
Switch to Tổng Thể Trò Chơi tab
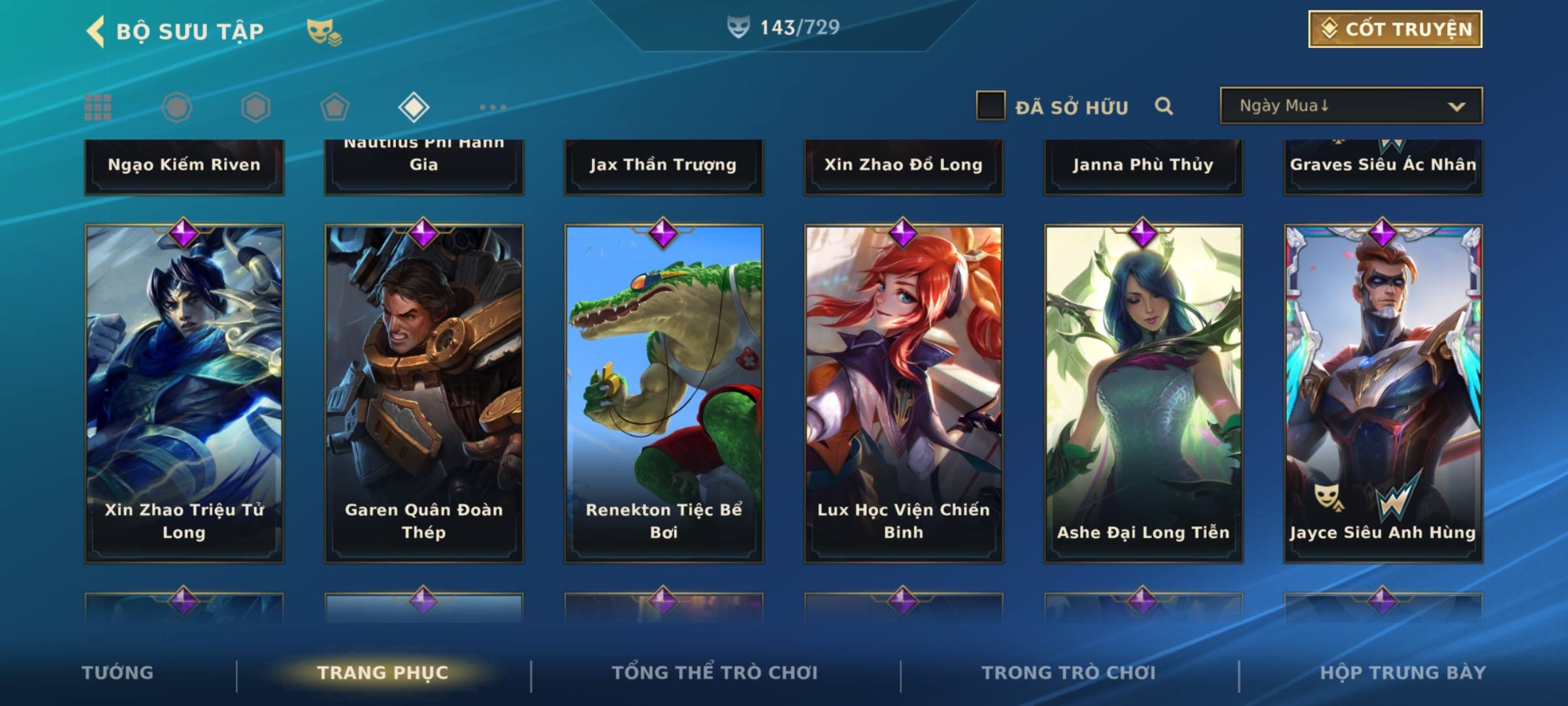tap(715, 673)
